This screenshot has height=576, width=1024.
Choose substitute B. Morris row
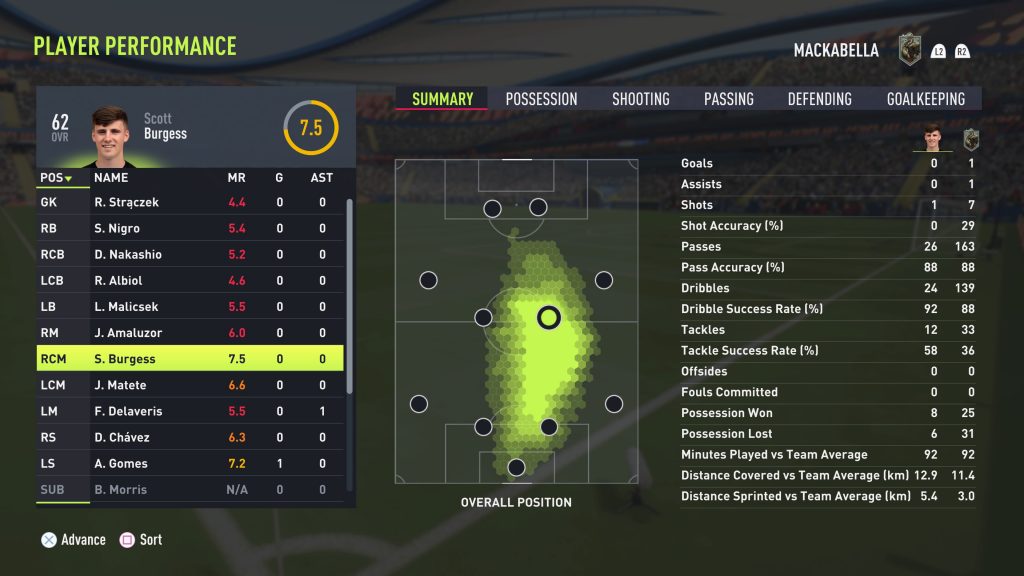pyautogui.click(x=190, y=489)
